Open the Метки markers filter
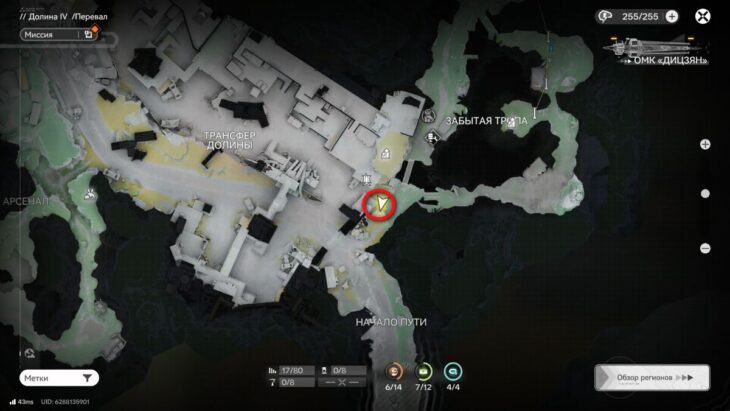 [59, 378]
